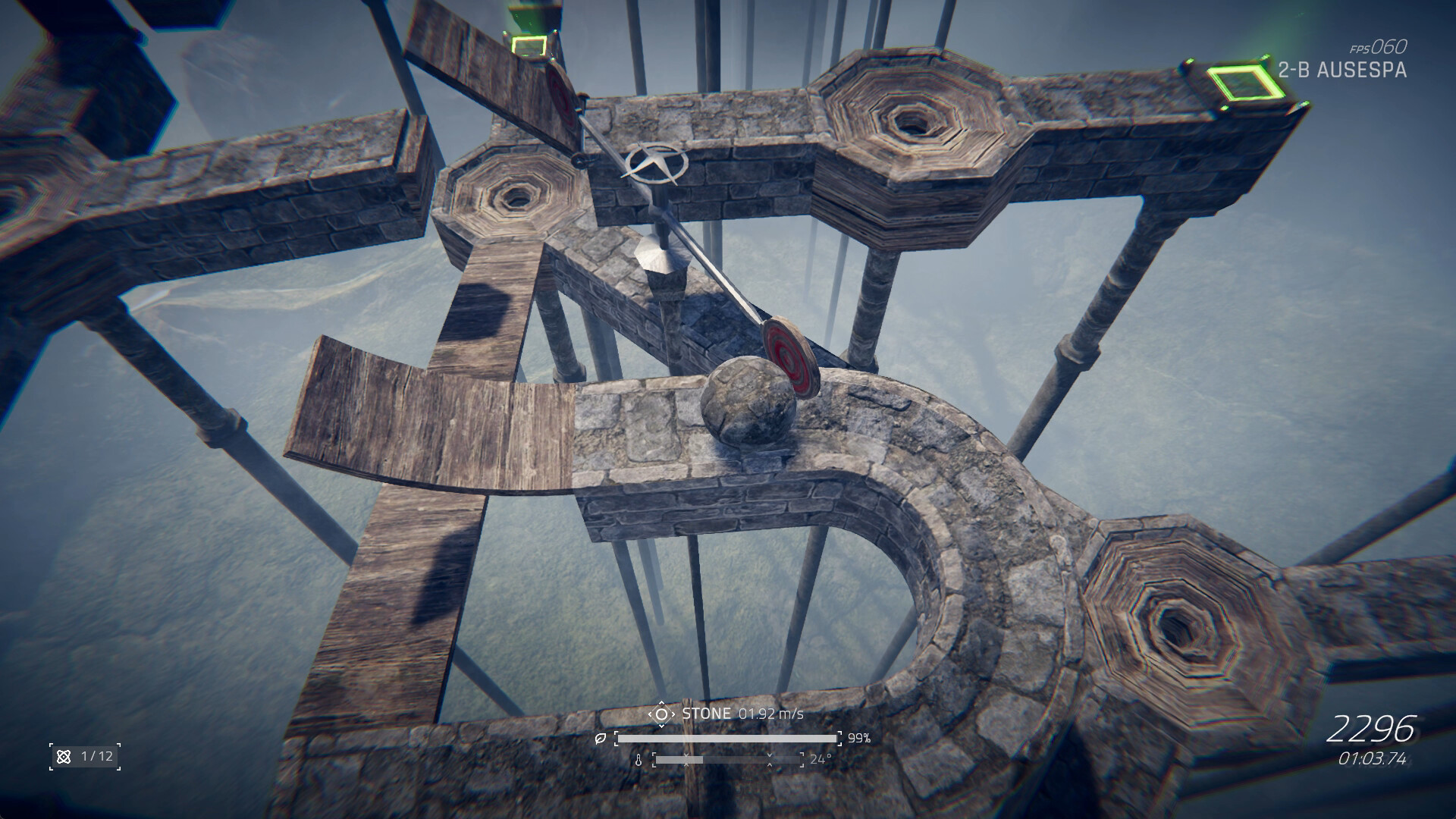Expand the right arrow beside the diamond indicator
Image resolution: width=1456 pixels, height=819 pixels.
(673, 714)
